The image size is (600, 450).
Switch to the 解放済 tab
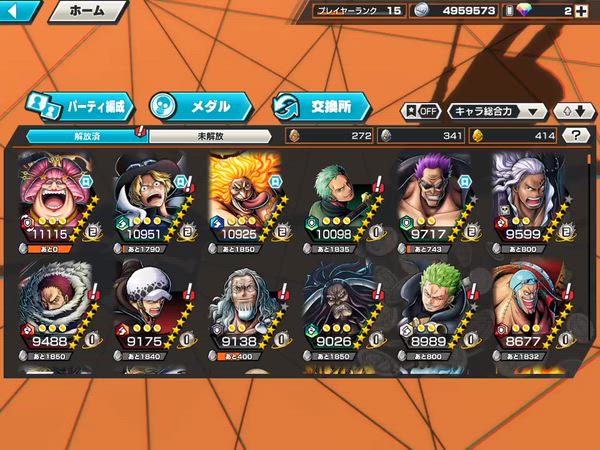[x=87, y=136]
